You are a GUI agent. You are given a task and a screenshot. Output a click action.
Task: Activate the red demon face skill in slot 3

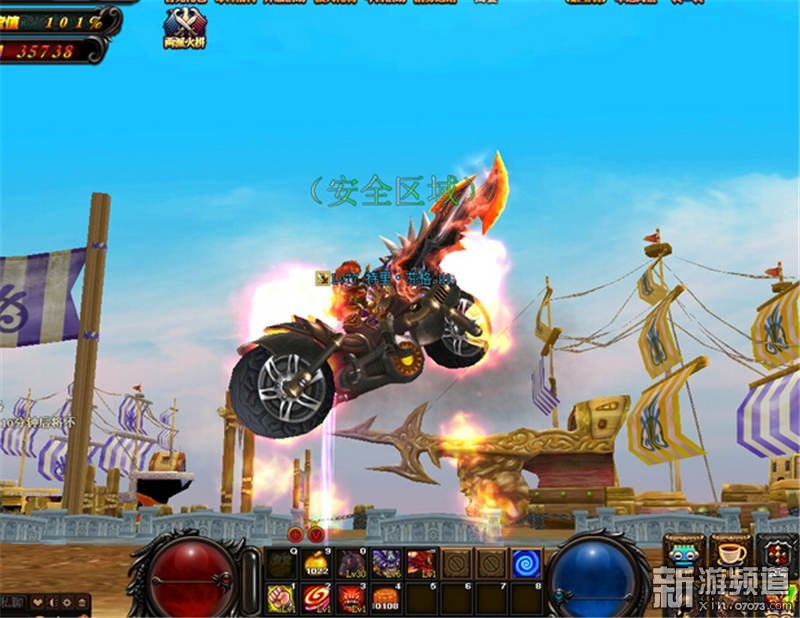point(351,598)
